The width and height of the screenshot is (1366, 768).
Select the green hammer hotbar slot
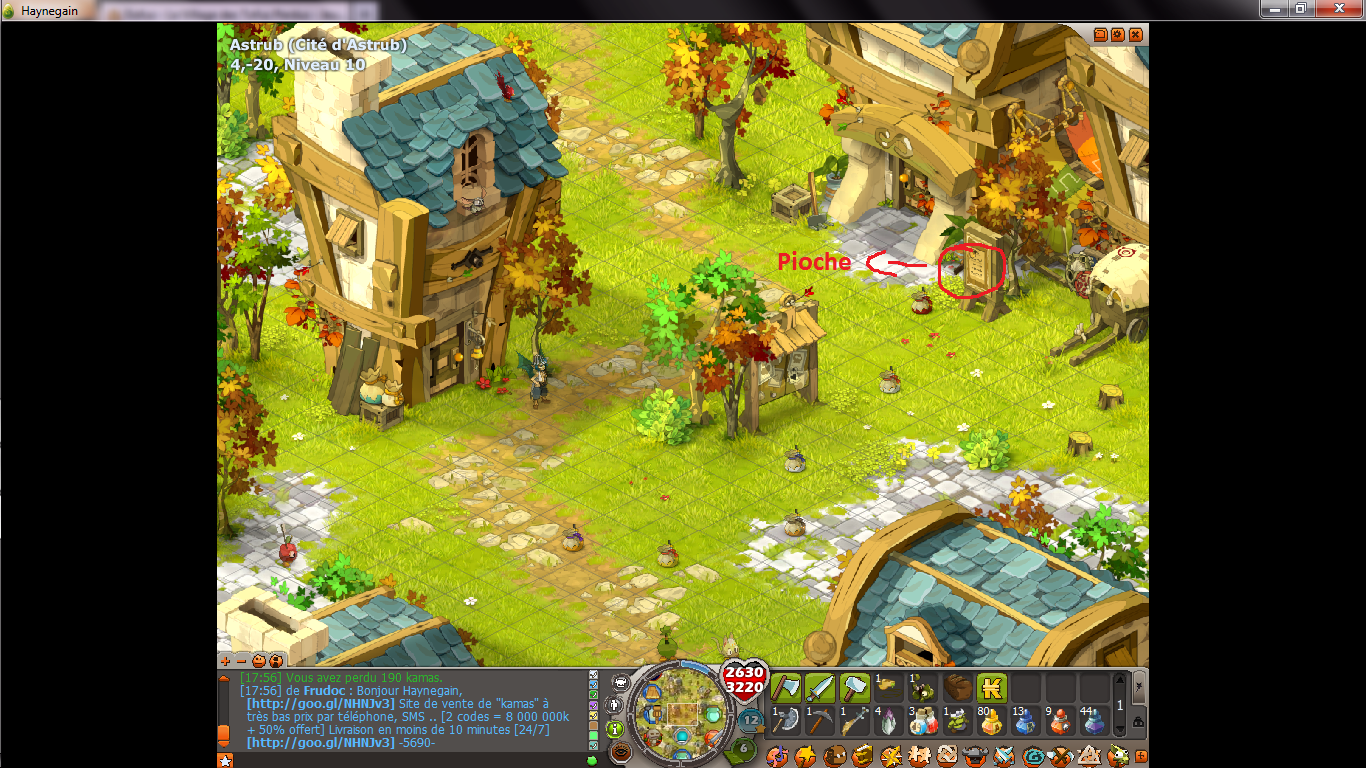click(x=855, y=688)
